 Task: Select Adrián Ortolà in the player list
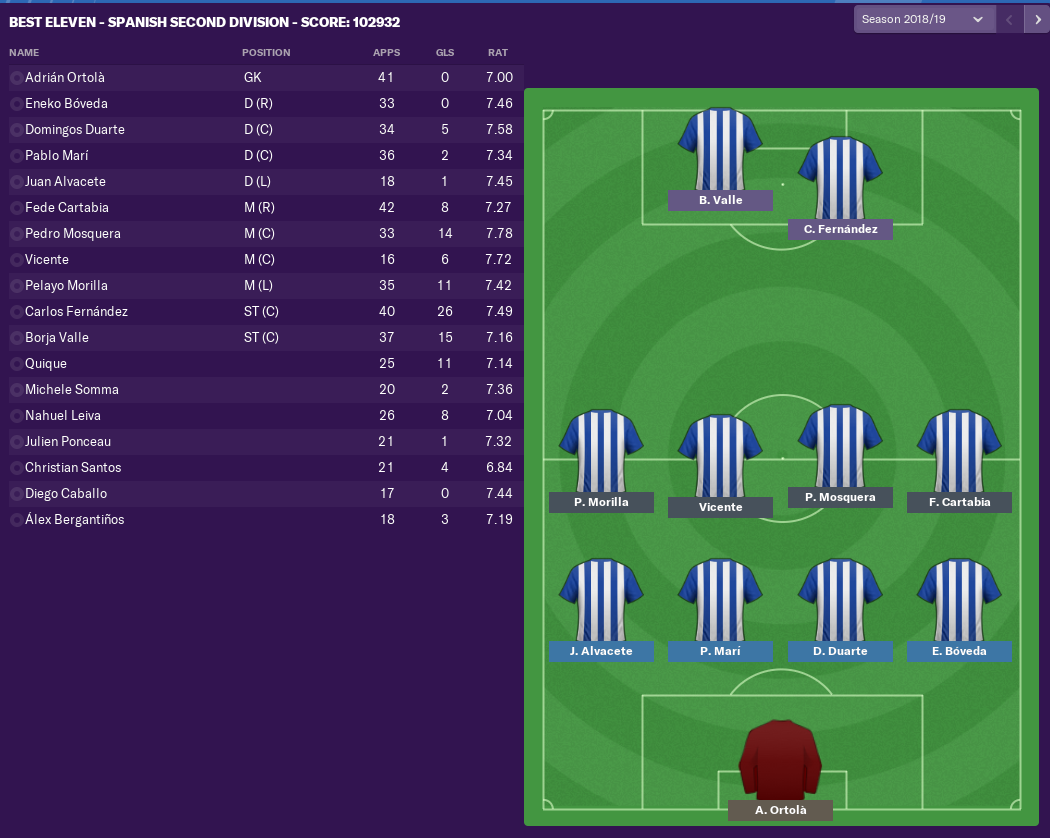(64, 78)
